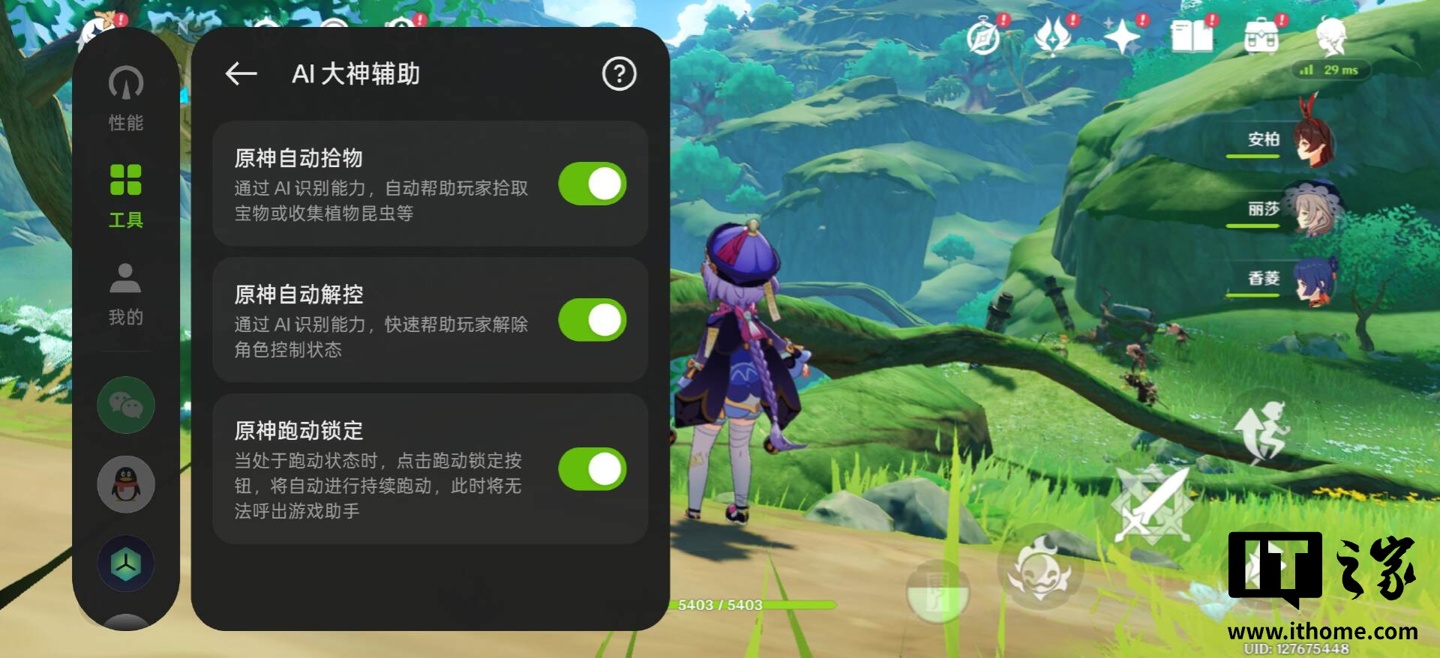Activate the elemental skill button
1440x658 pixels.
pyautogui.click(x=1041, y=570)
